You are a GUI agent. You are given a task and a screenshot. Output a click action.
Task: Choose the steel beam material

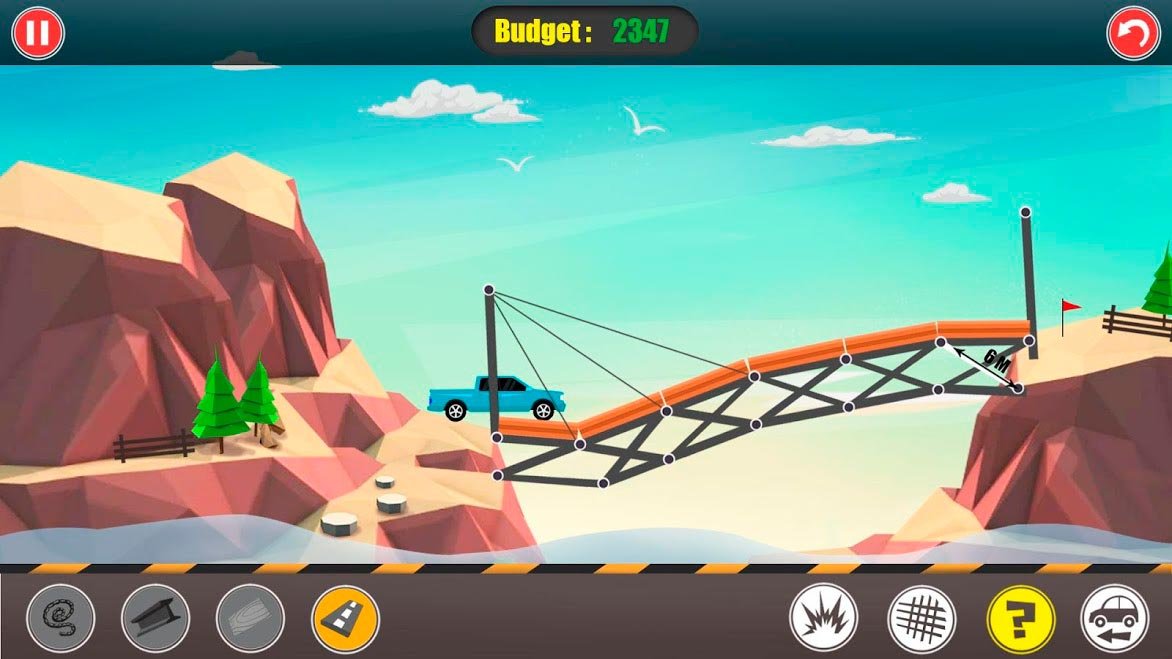(x=155, y=618)
